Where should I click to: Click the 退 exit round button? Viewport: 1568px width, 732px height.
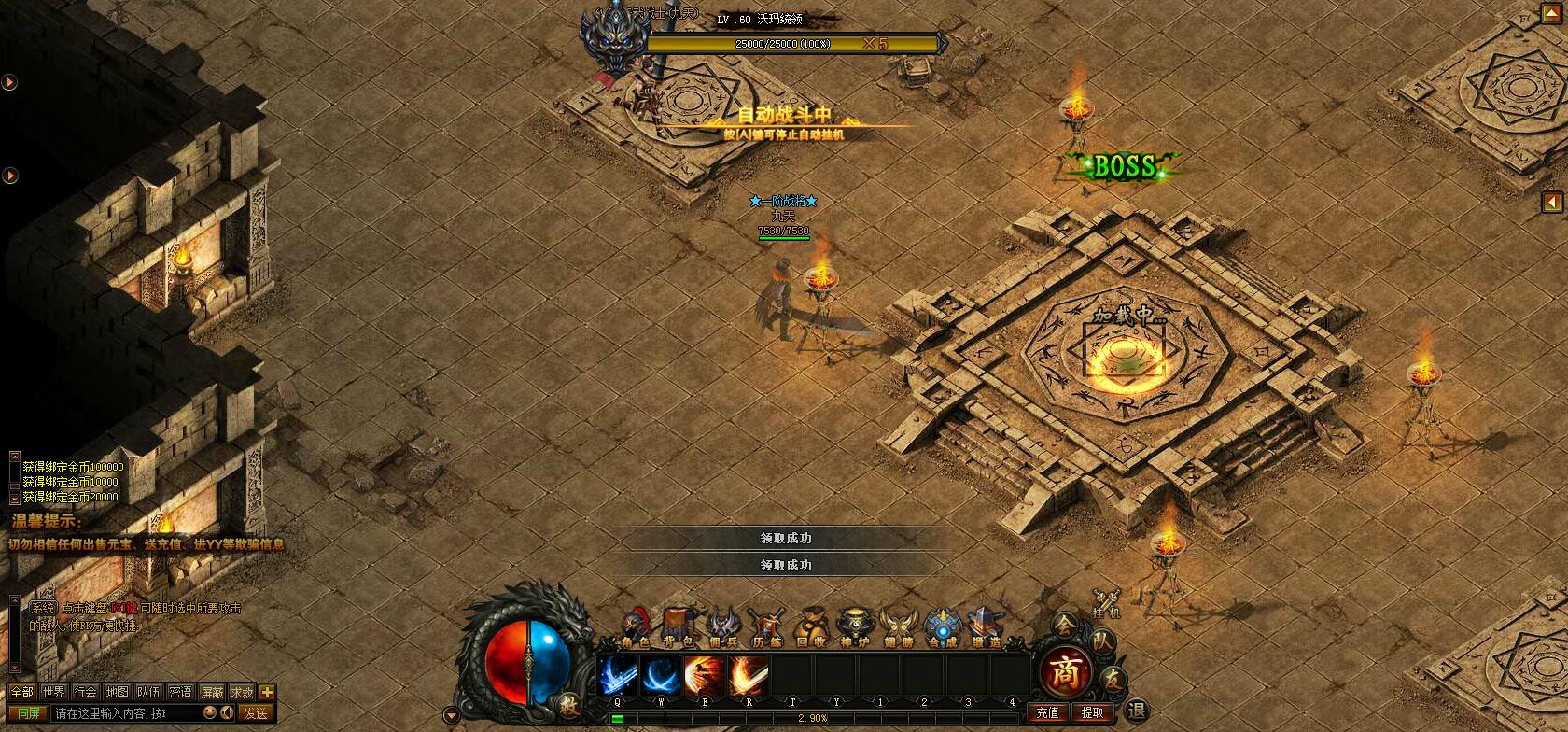[1136, 711]
